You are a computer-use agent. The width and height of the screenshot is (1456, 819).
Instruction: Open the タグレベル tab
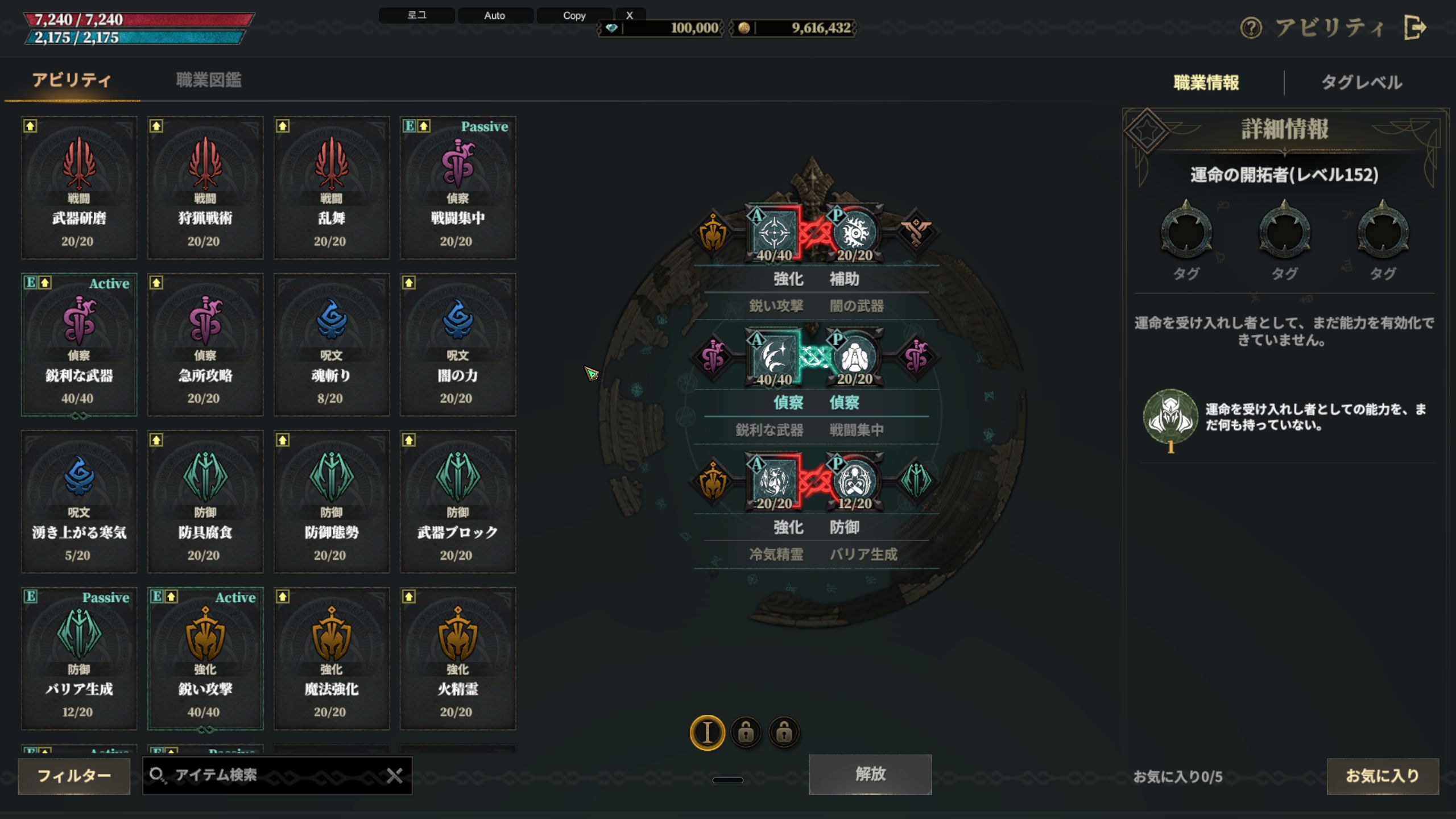tap(1361, 82)
